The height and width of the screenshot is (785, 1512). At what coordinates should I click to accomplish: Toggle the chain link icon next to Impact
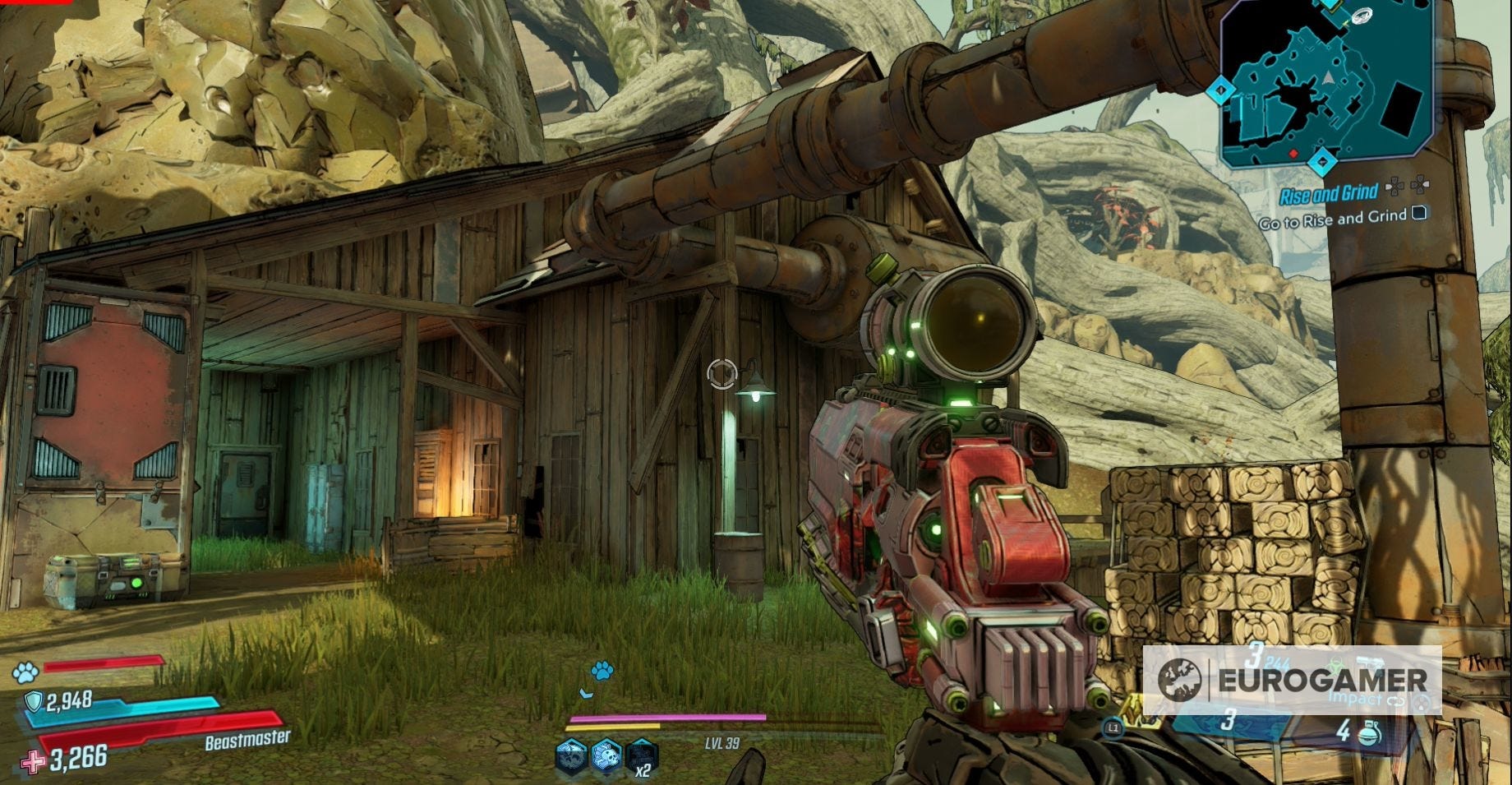point(1397,702)
